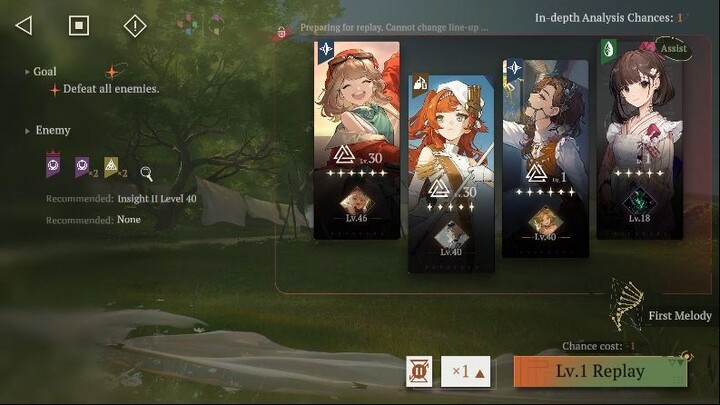Open the diamond exclamation info icon
The width and height of the screenshot is (720, 405).
coord(134,26)
